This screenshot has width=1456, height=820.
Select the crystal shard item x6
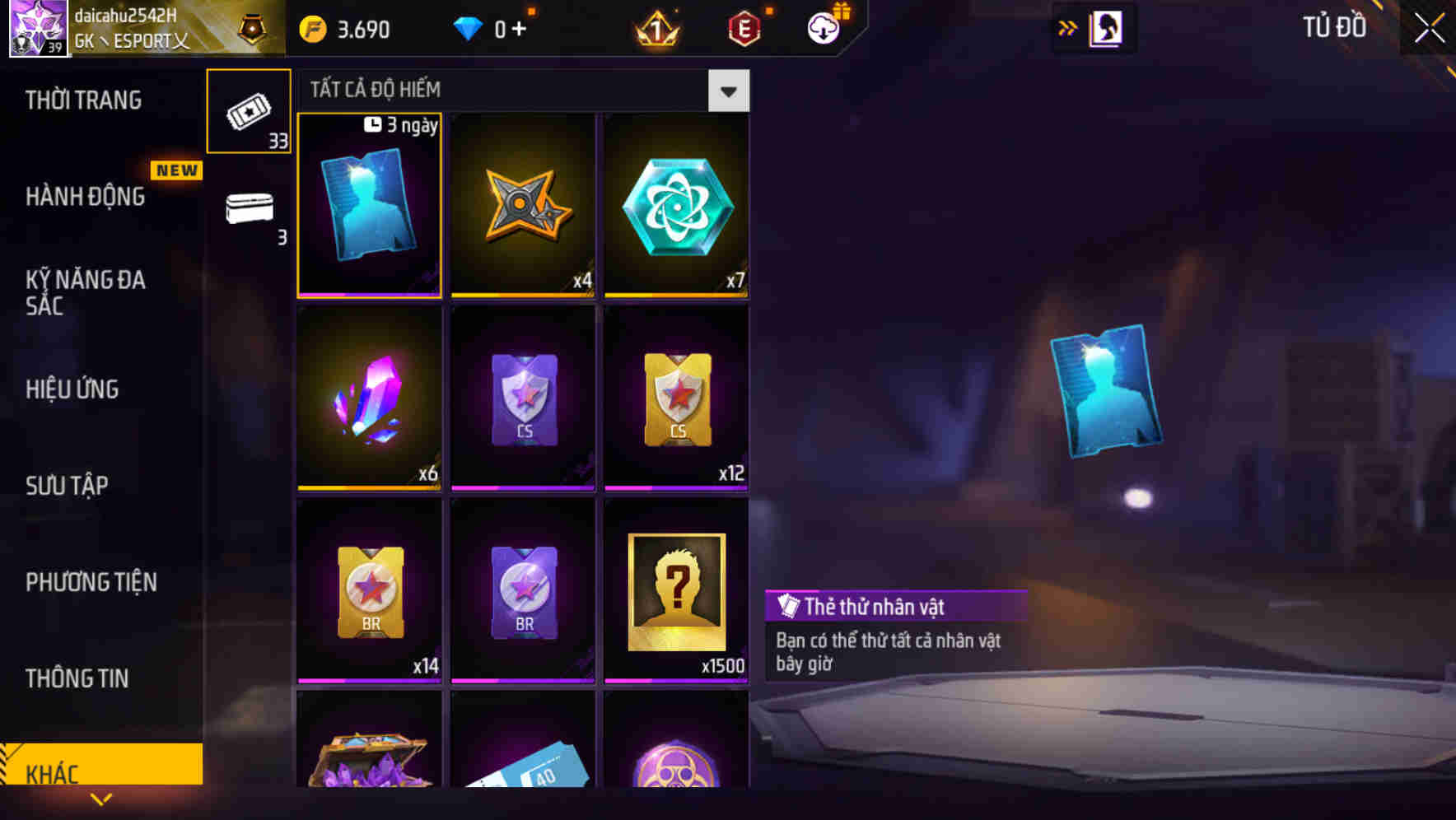pyautogui.click(x=369, y=398)
